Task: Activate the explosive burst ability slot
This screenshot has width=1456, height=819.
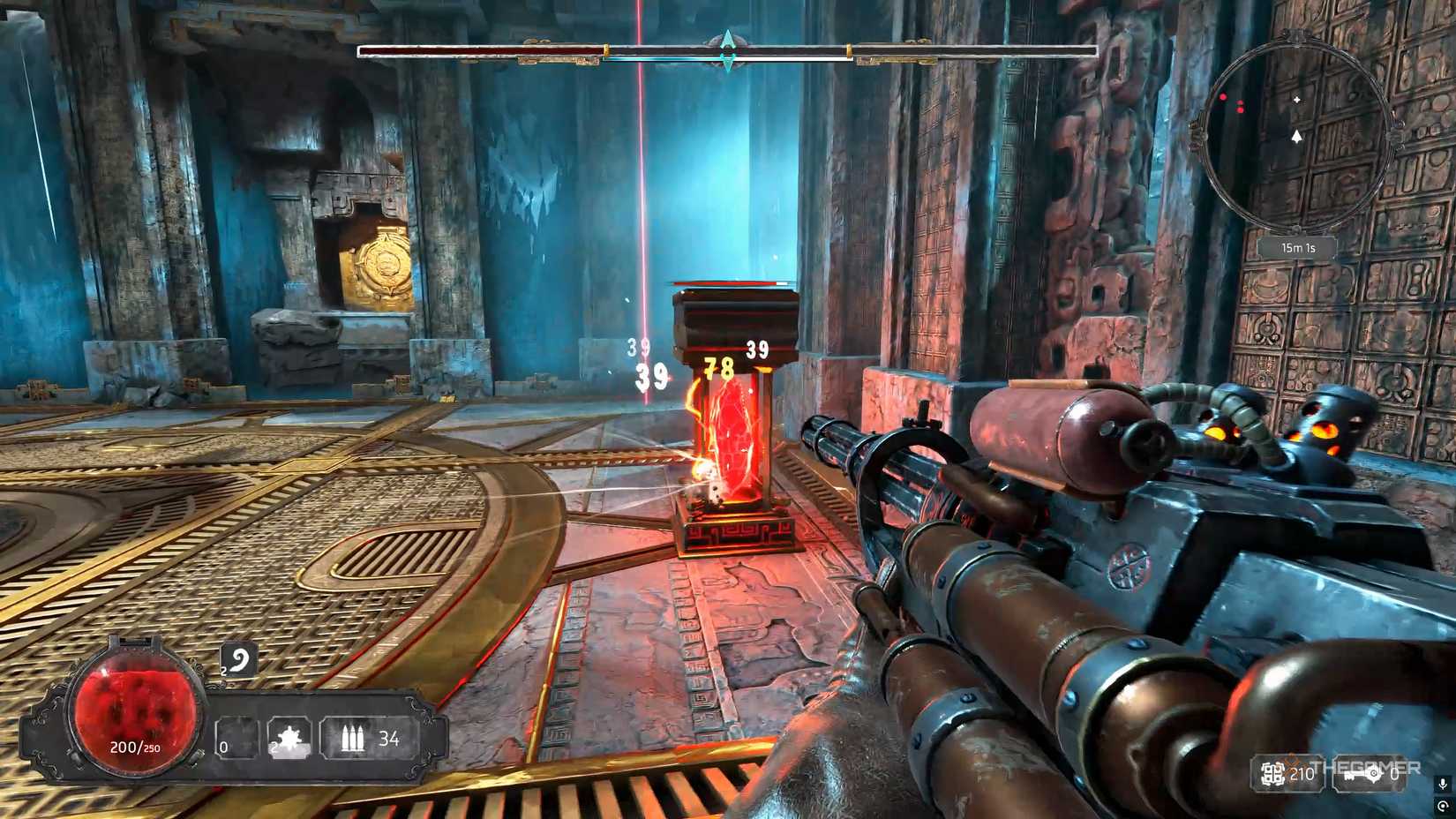Action: [289, 739]
